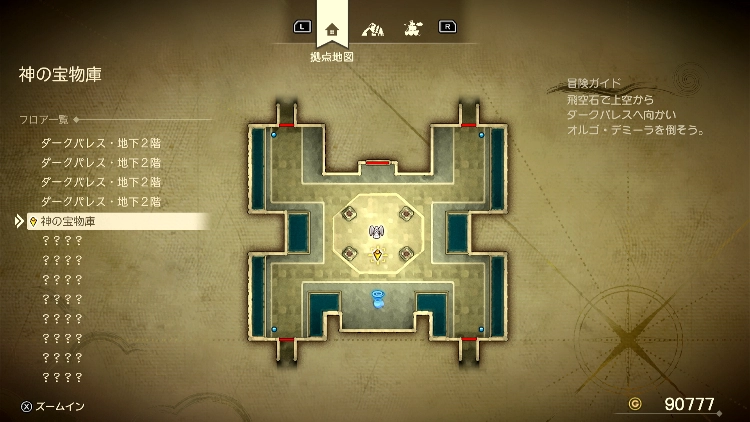This screenshot has width=750, height=422.
Task: Open the sailing ship map tab
Action: tap(411, 28)
